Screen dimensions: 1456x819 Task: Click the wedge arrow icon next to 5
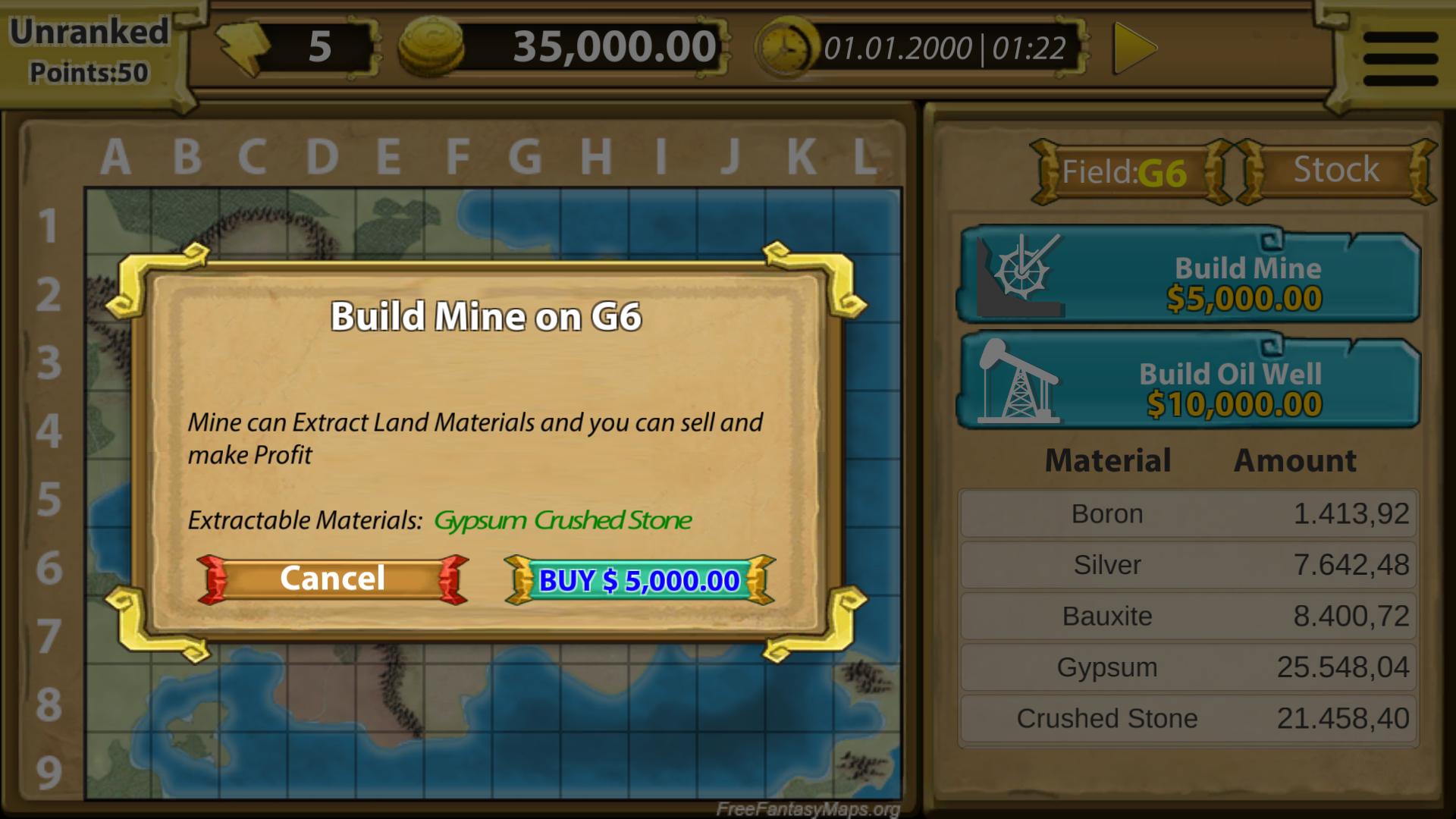243,47
